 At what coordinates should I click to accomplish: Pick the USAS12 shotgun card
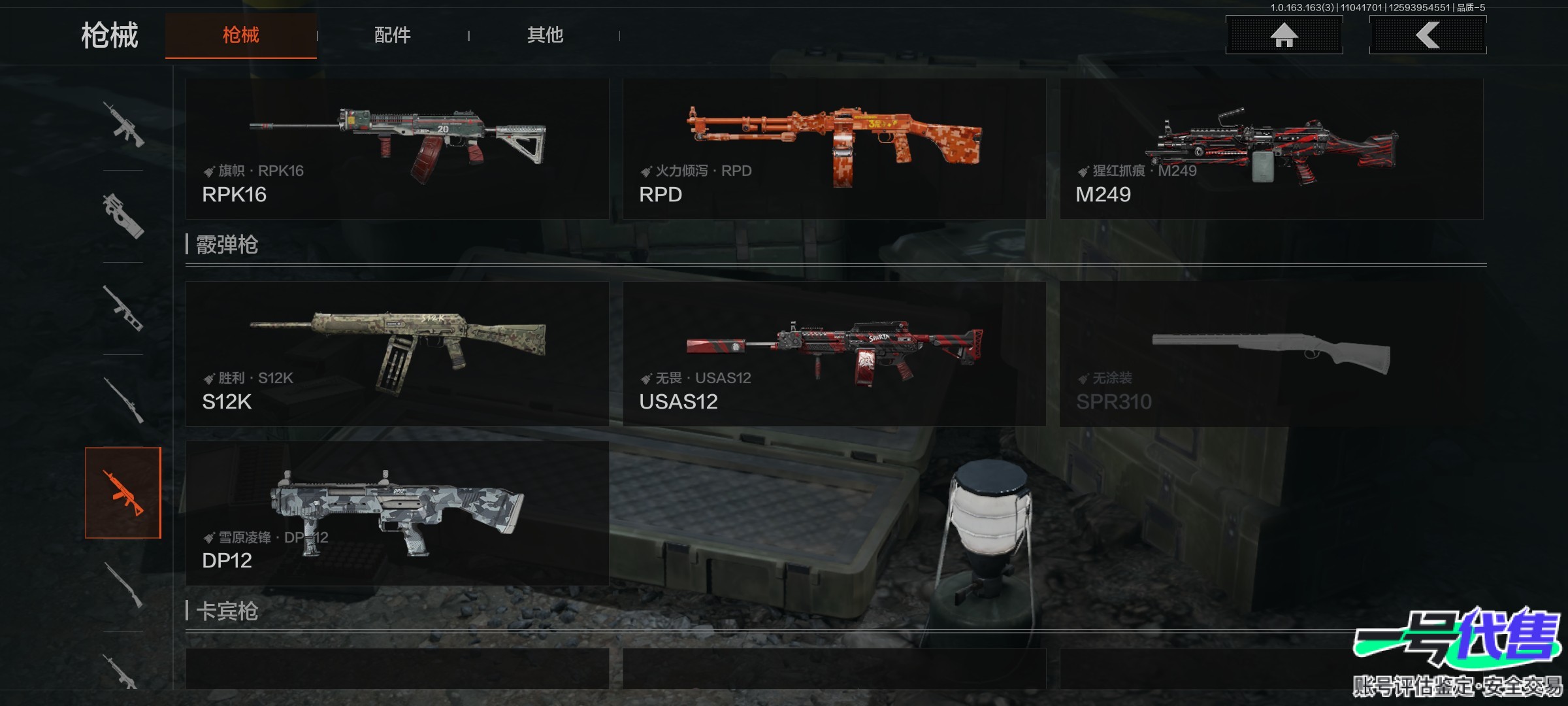[834, 354]
